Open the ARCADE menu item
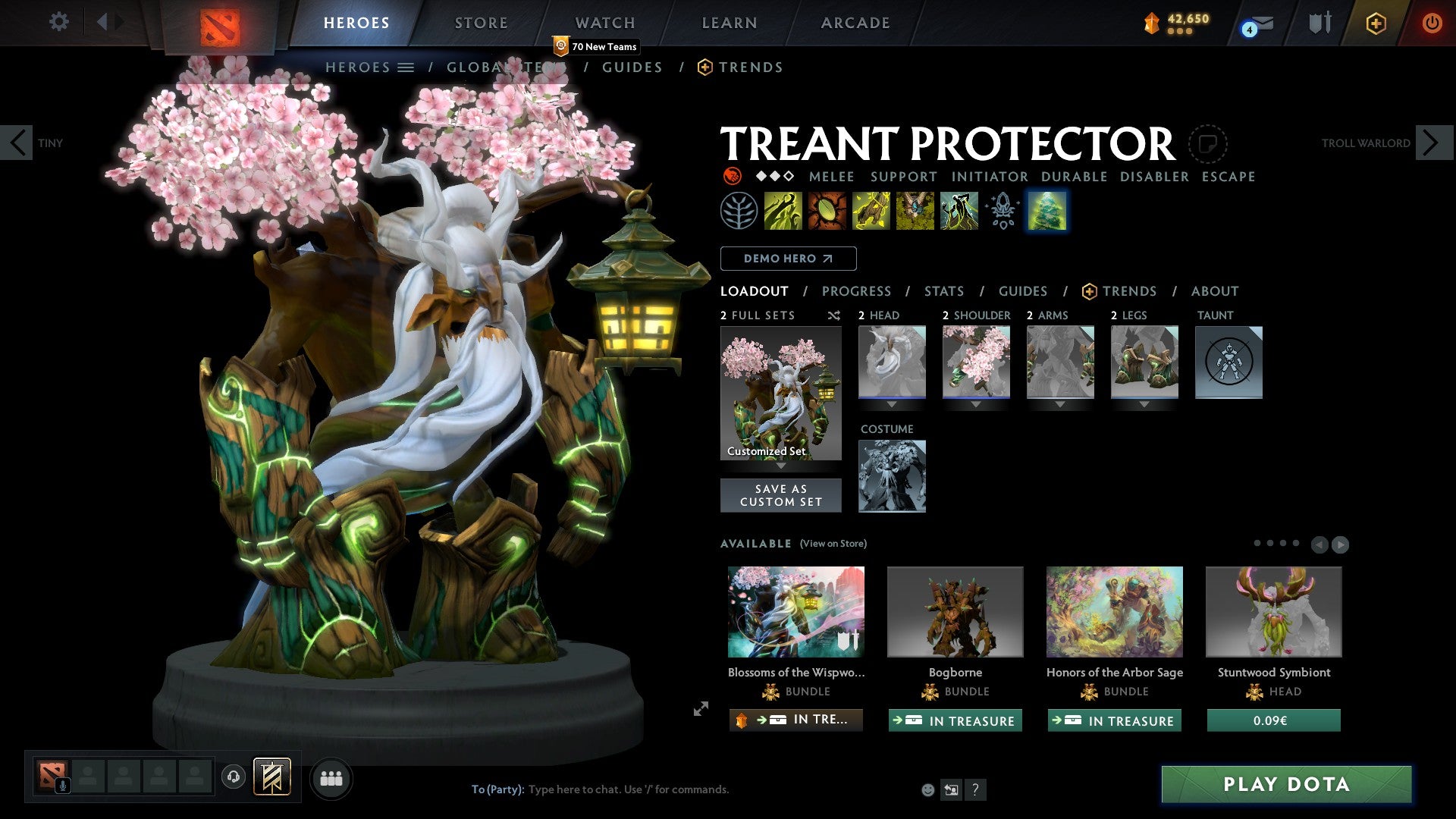The height and width of the screenshot is (819, 1456). (855, 22)
